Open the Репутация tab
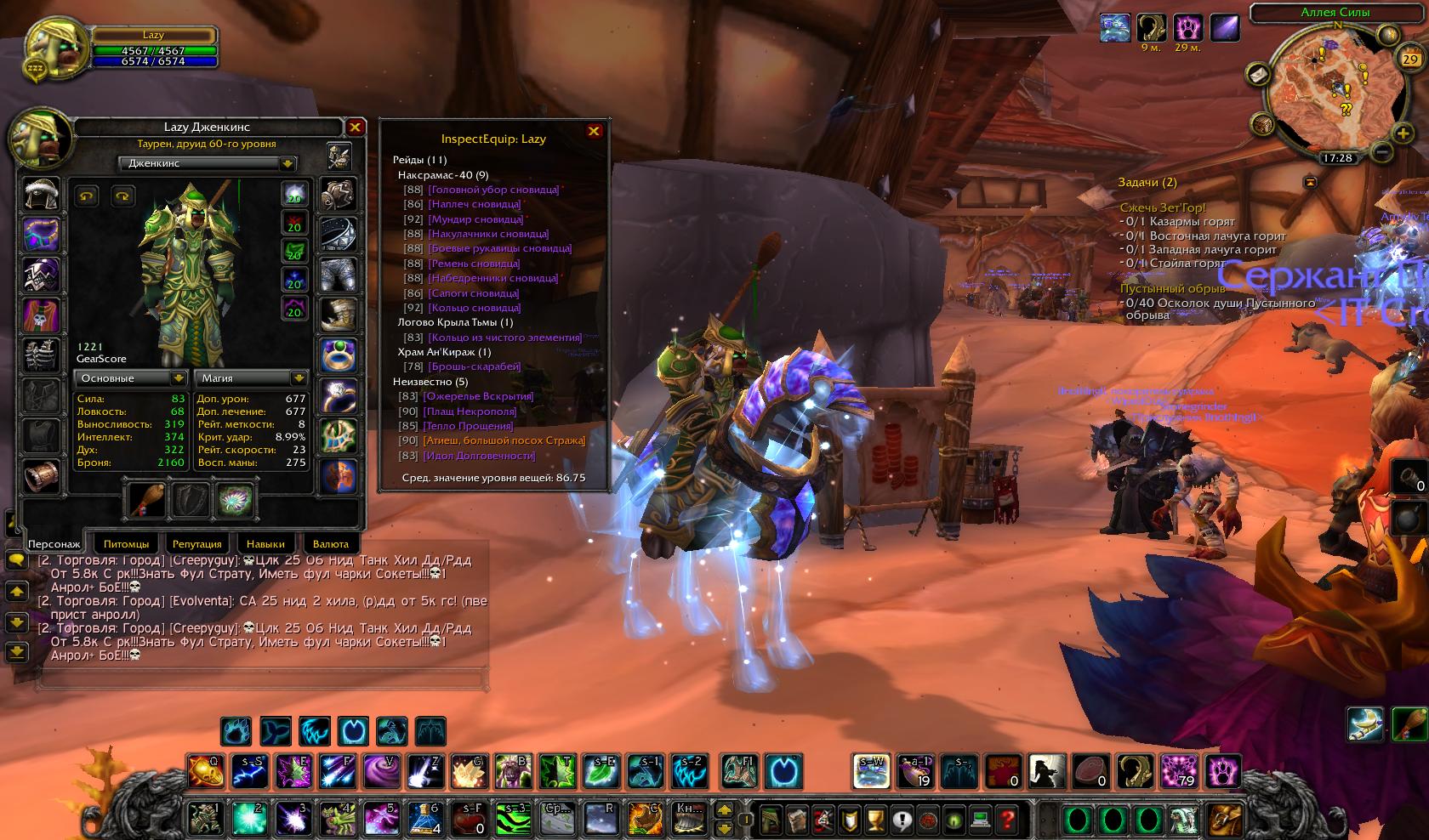 (x=196, y=543)
